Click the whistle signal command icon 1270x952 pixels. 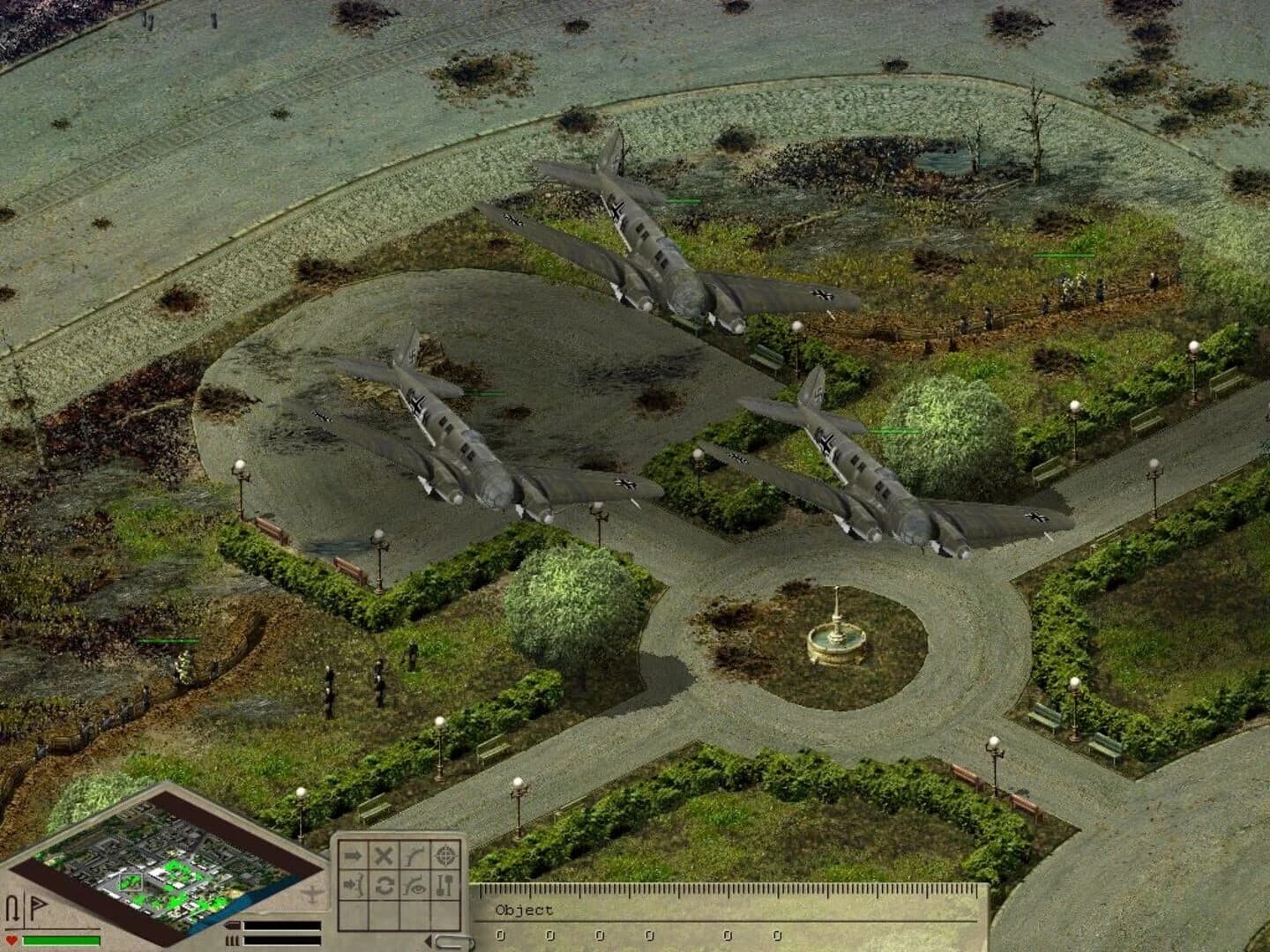click(x=414, y=855)
